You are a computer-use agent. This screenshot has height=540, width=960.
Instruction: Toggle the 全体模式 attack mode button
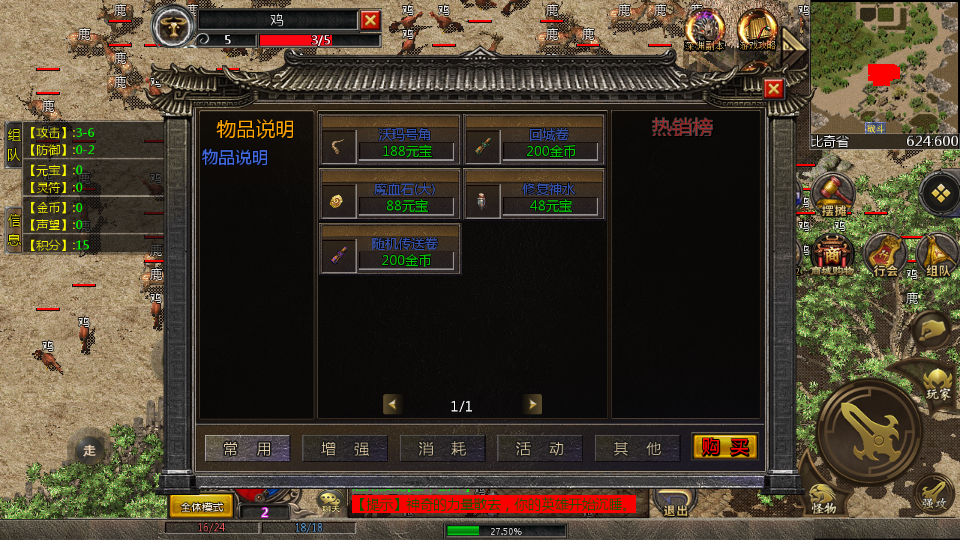(x=200, y=506)
